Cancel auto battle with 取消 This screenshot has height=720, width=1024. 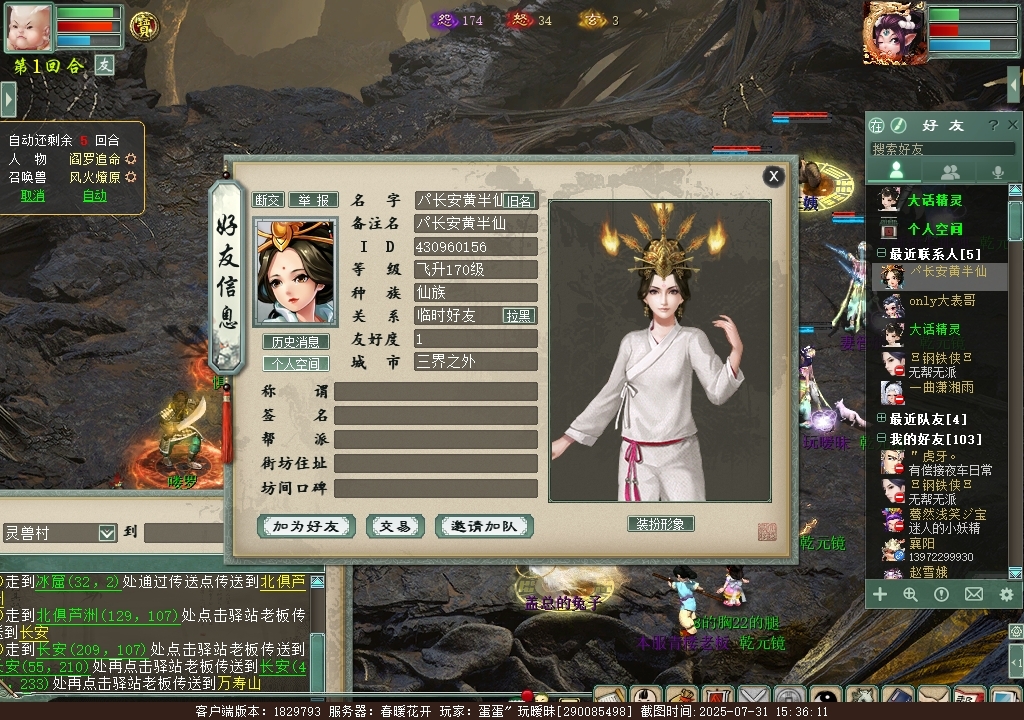(x=33, y=196)
